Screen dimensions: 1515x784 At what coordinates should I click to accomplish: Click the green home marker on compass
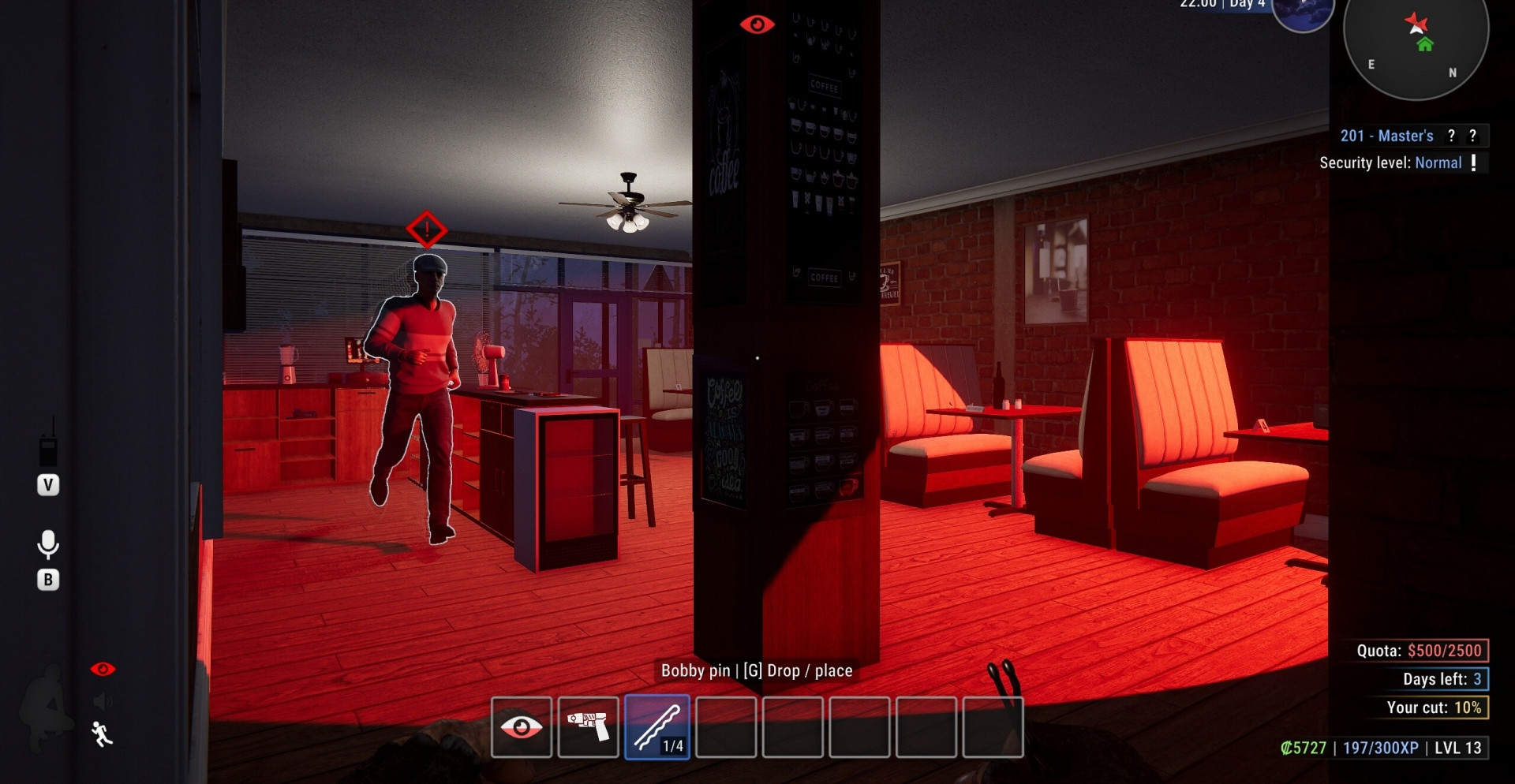click(x=1425, y=45)
